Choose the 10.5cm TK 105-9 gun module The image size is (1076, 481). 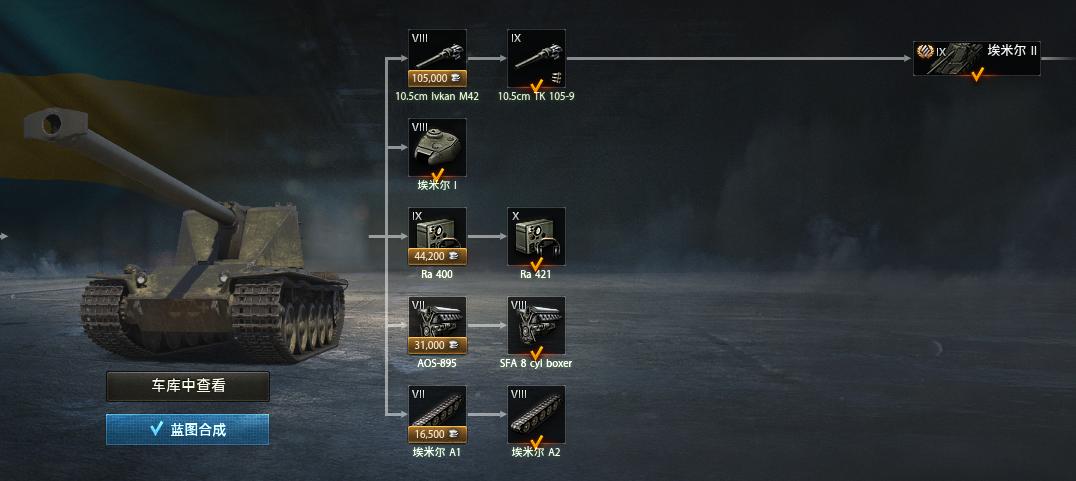536,58
